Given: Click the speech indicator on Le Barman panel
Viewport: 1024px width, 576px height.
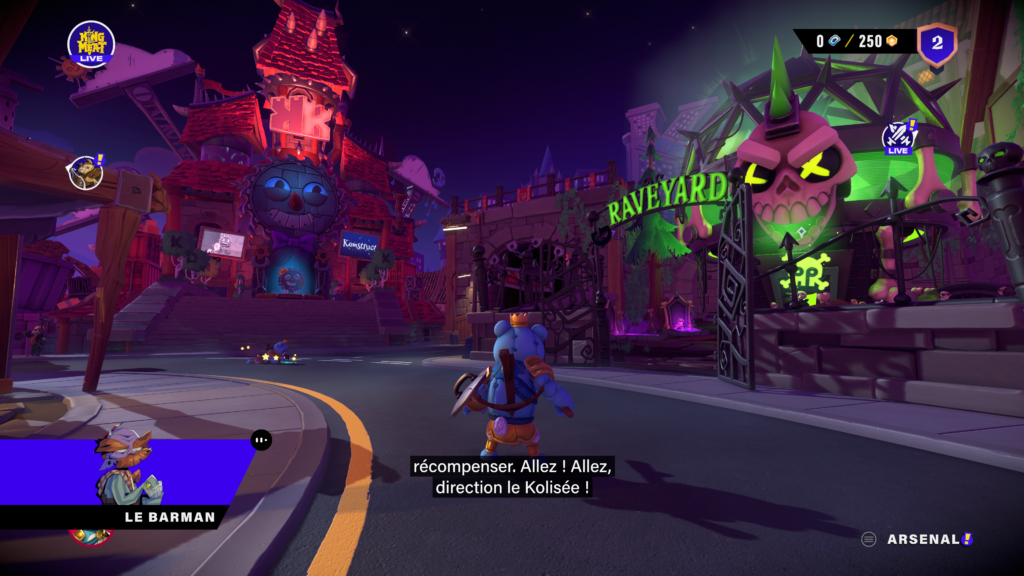Looking at the screenshot, I should [x=261, y=439].
